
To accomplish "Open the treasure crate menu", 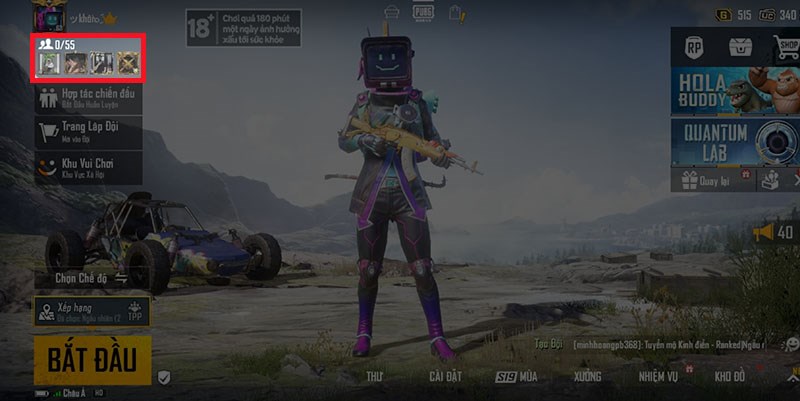I will [740, 46].
